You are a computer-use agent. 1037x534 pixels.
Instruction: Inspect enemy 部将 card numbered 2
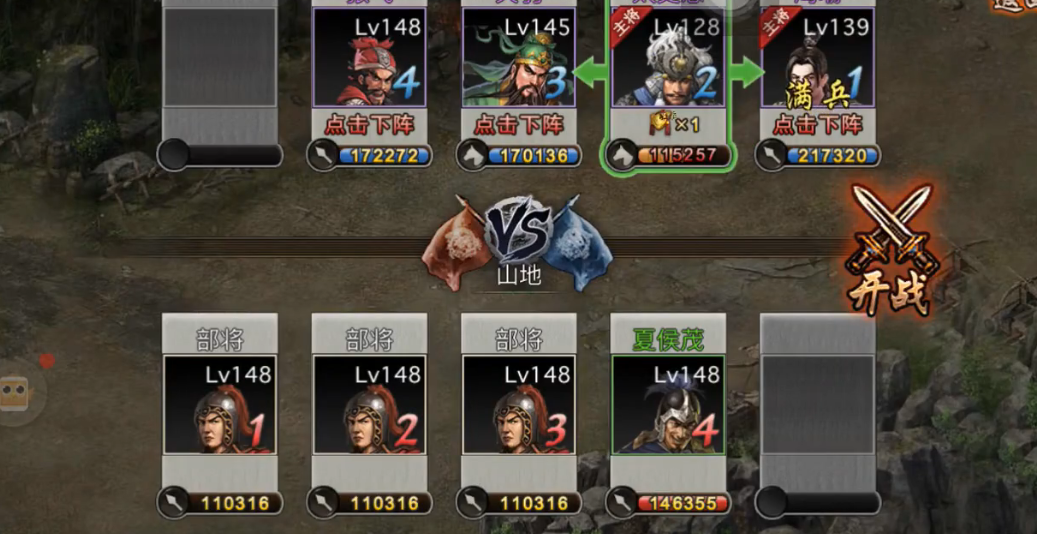[x=369, y=404]
